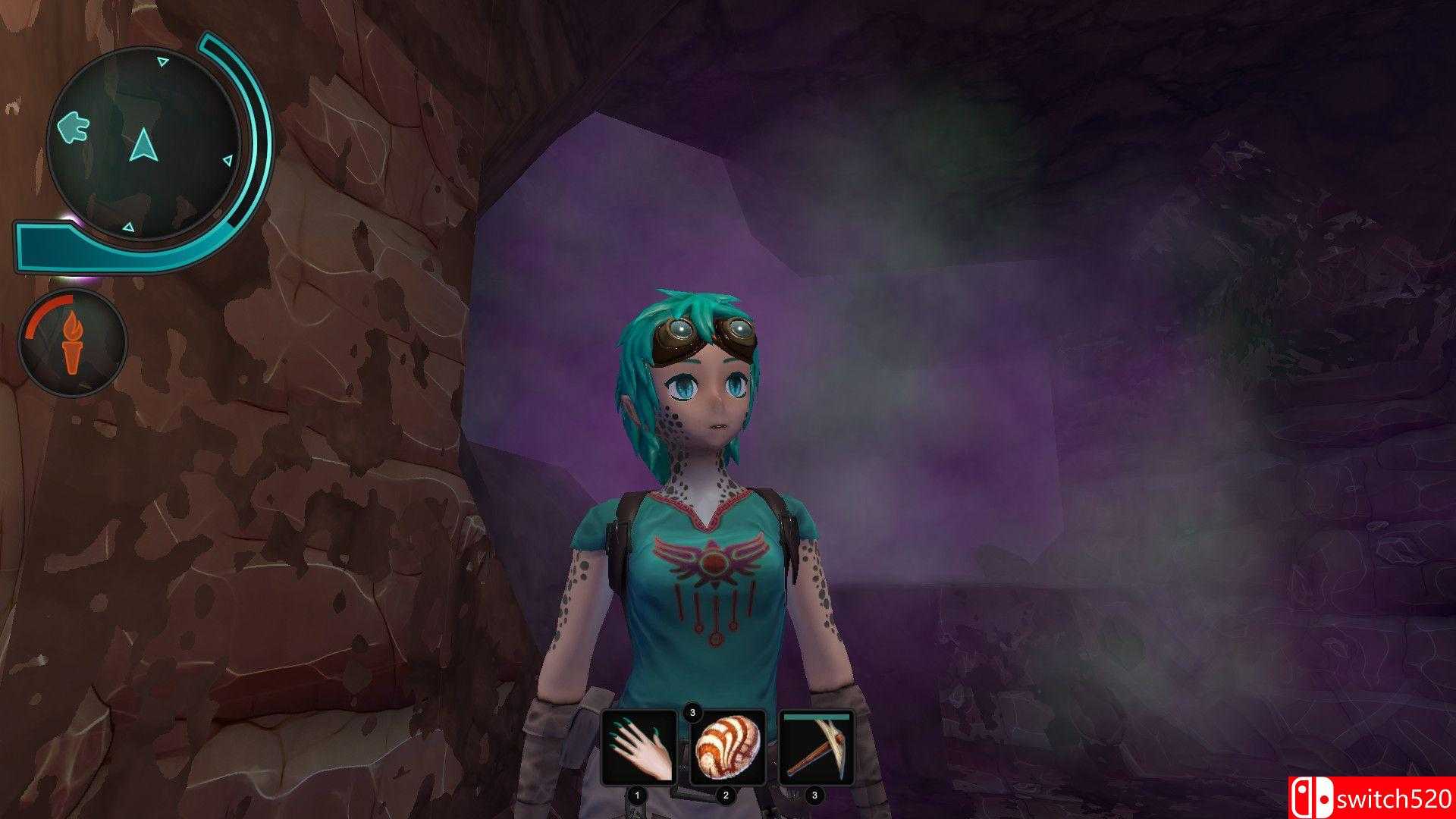Click the number 3 badge under the pickaxe slot
Image resolution: width=1456 pixels, height=819 pixels.
coord(814,795)
